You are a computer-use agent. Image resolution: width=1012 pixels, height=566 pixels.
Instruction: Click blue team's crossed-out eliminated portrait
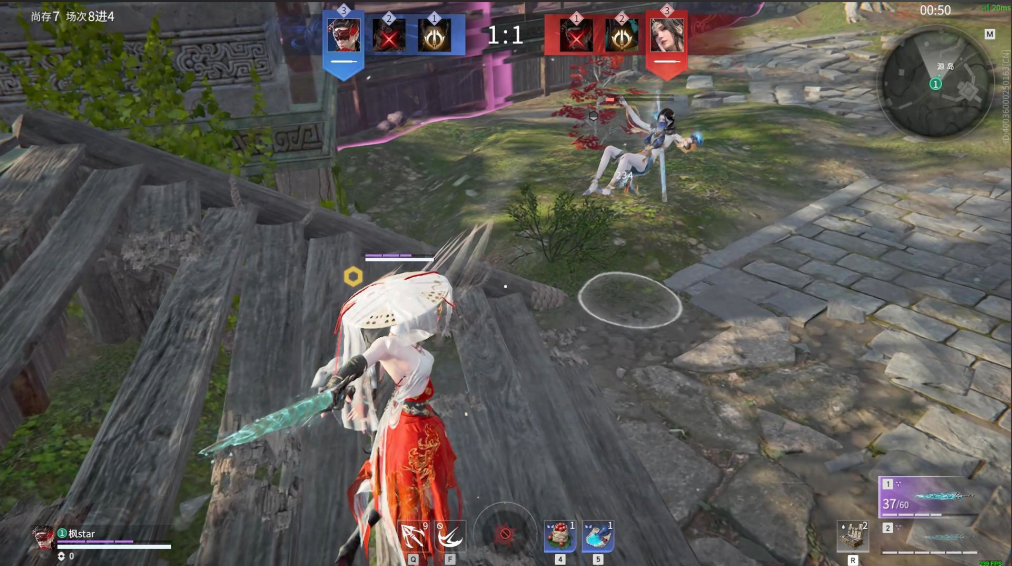tap(389, 36)
